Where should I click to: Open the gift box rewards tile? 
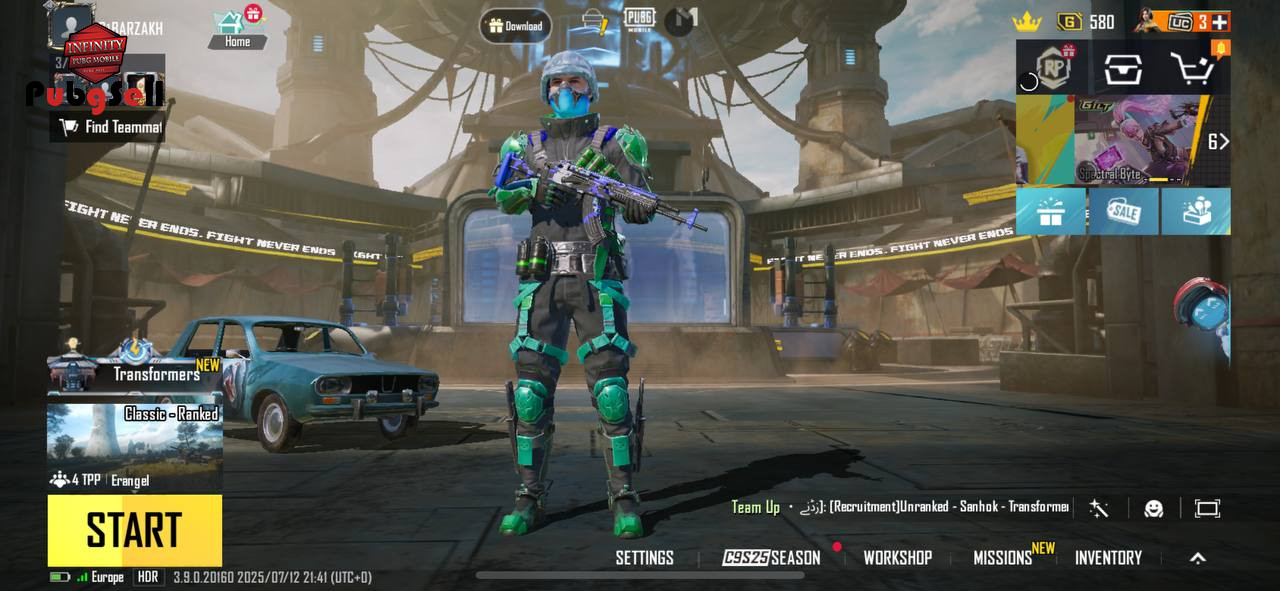(x=1050, y=211)
